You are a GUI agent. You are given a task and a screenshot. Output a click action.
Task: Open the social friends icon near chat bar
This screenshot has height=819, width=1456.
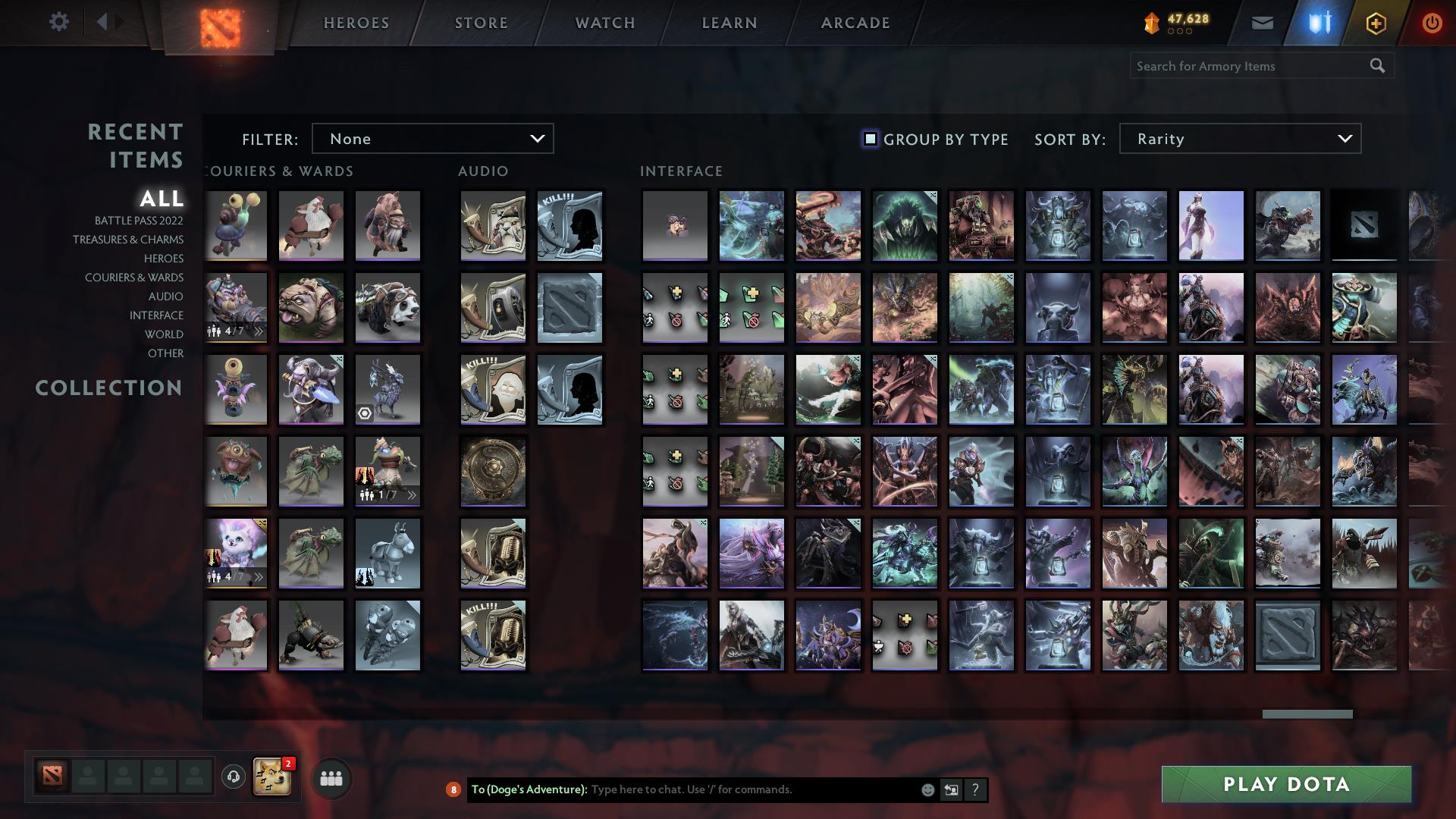click(x=330, y=777)
